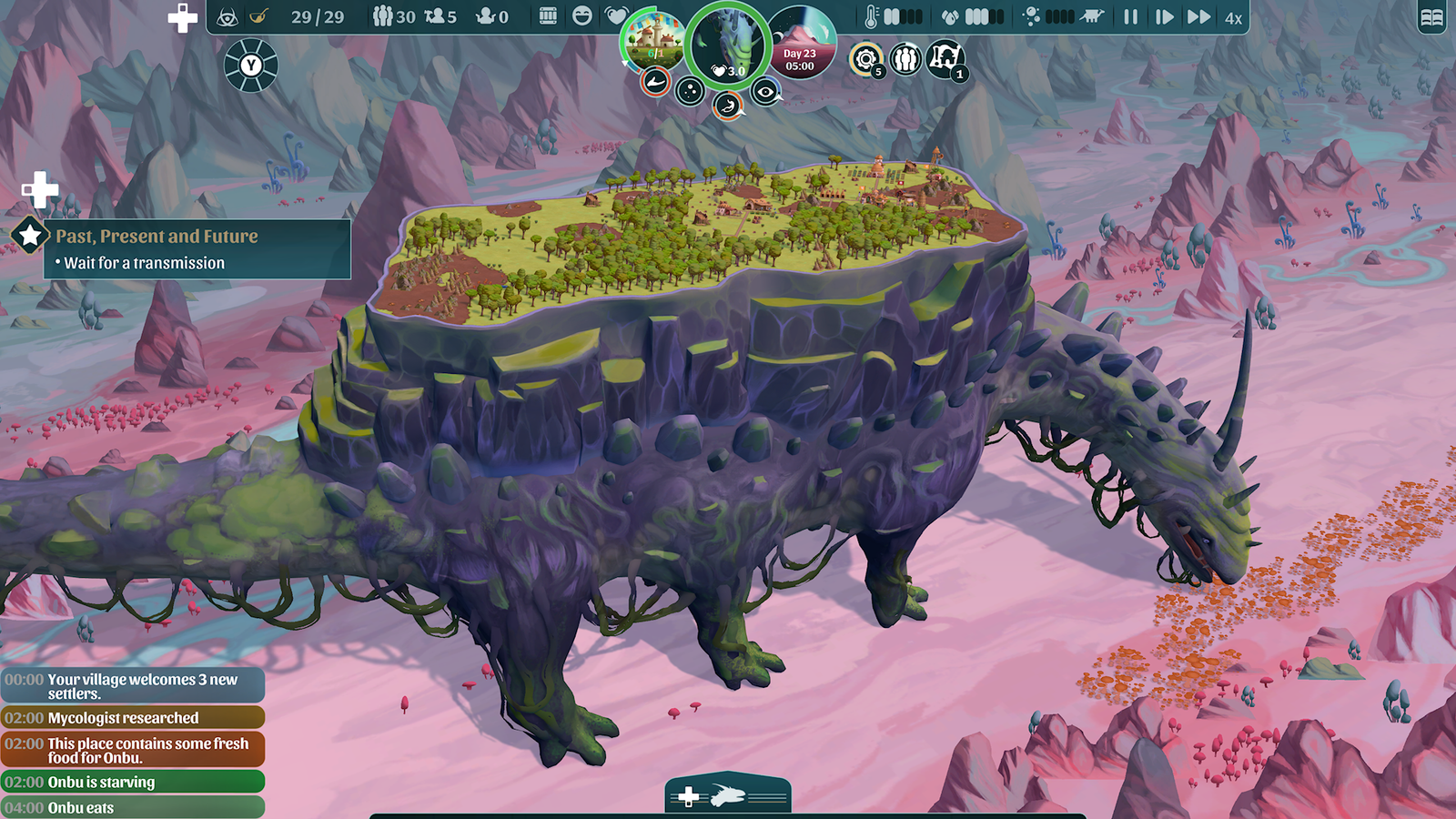Set game to normal play speed

tap(1164, 16)
